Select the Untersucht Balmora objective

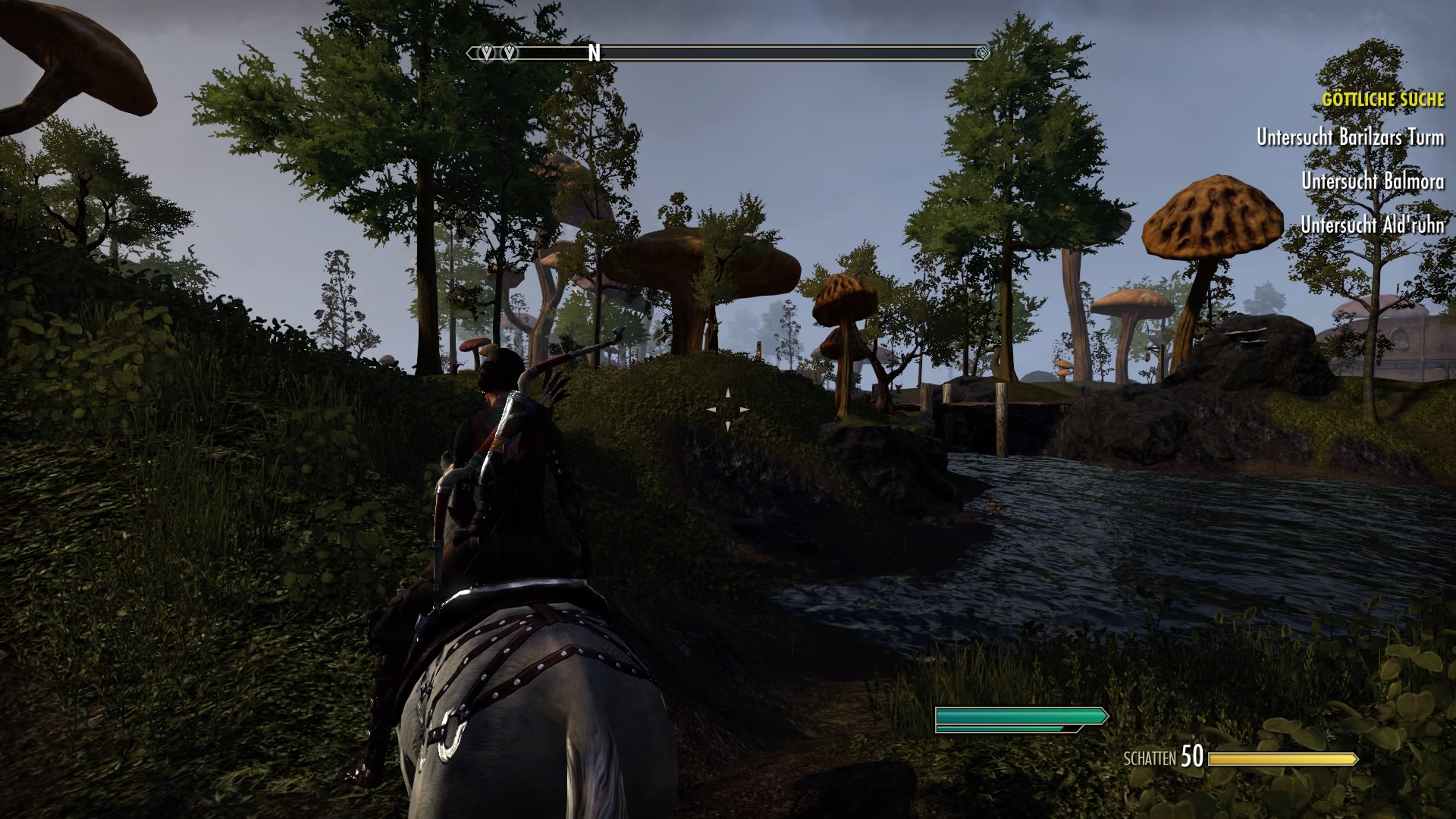pyautogui.click(x=1373, y=181)
